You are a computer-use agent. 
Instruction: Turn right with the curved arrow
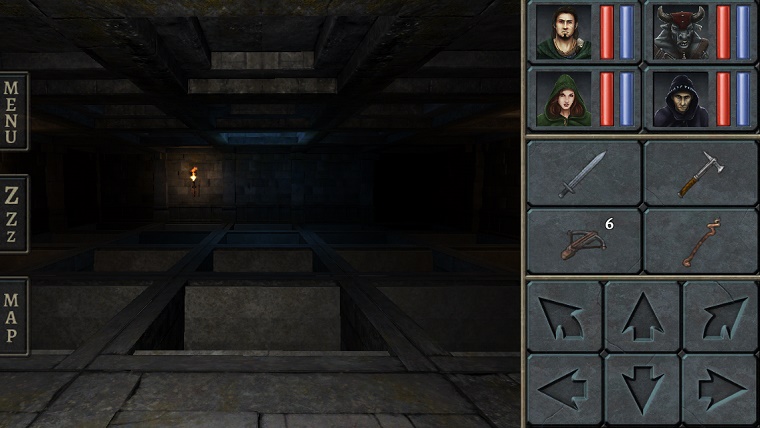click(x=720, y=315)
